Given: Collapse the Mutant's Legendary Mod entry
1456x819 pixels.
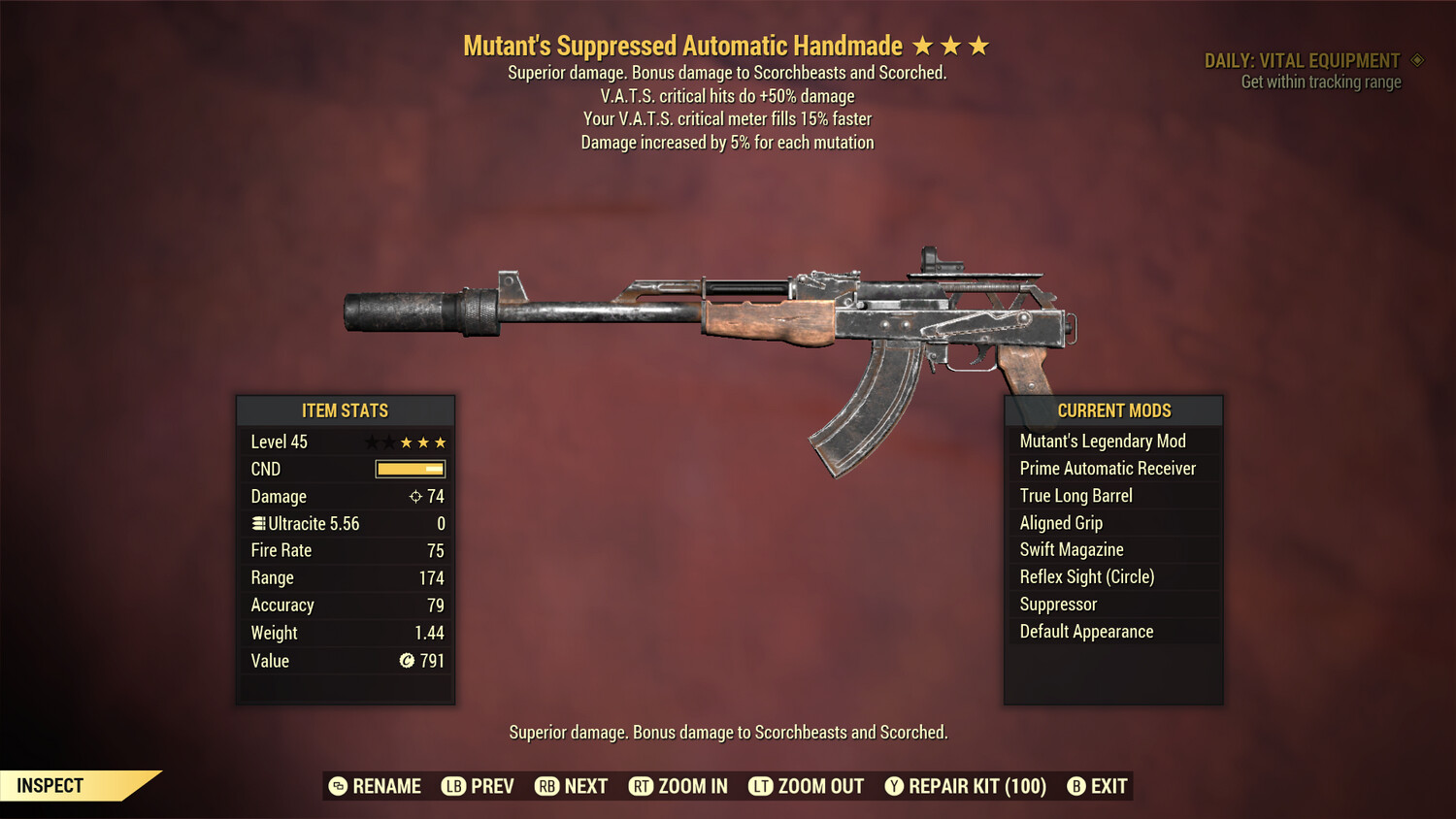Looking at the screenshot, I should pyautogui.click(x=1103, y=441).
